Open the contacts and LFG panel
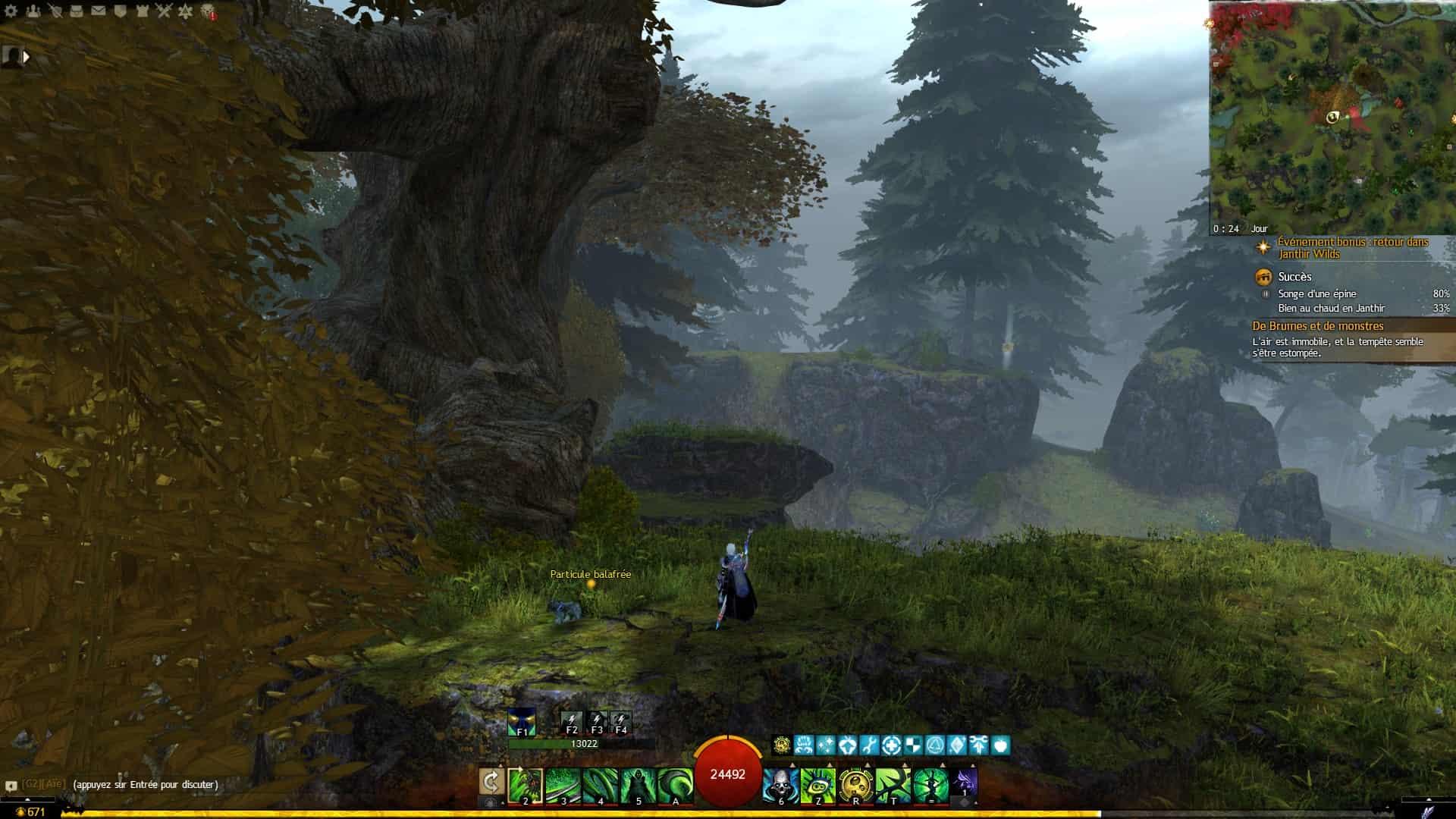 click(x=33, y=11)
